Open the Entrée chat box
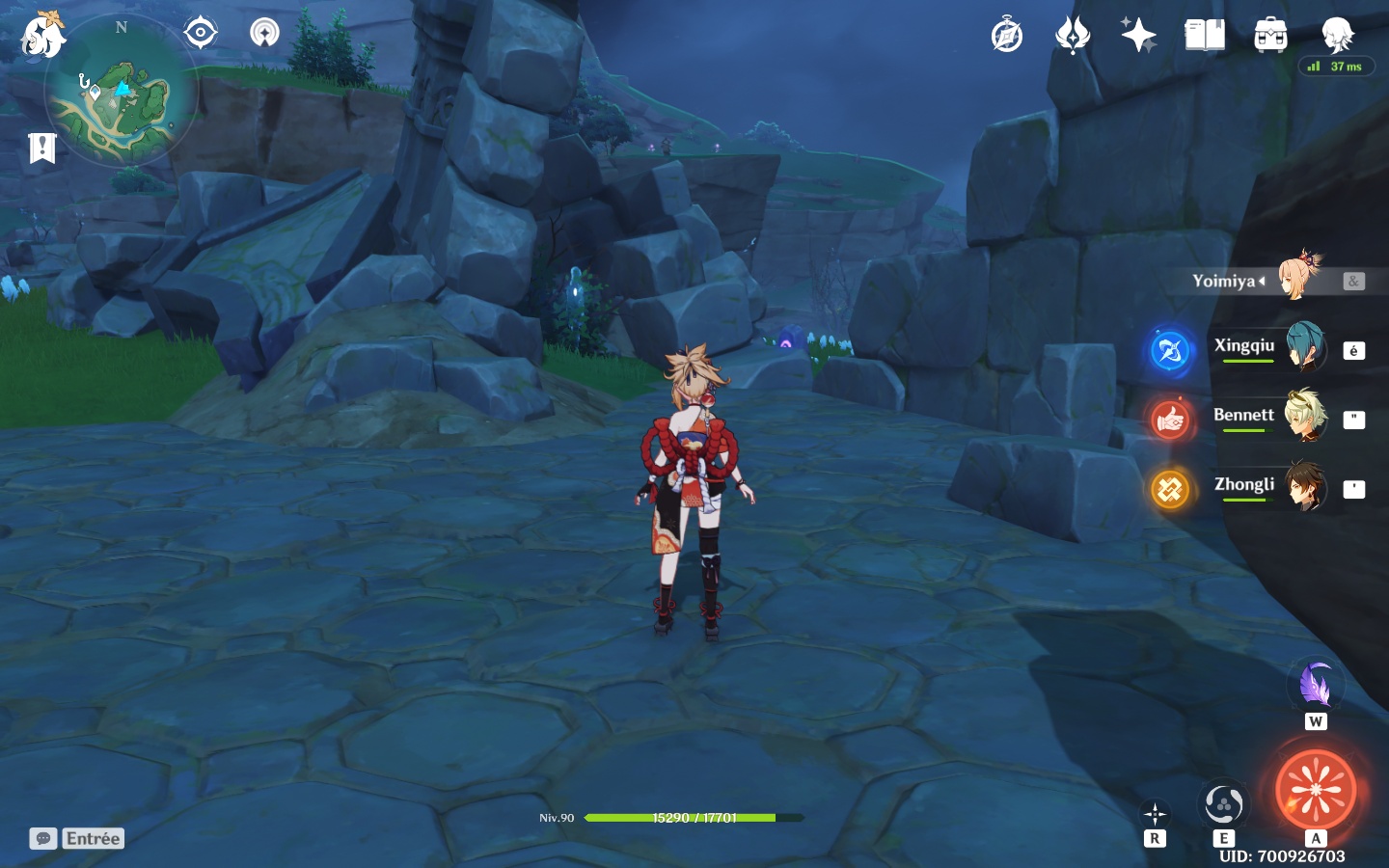 coord(77,838)
